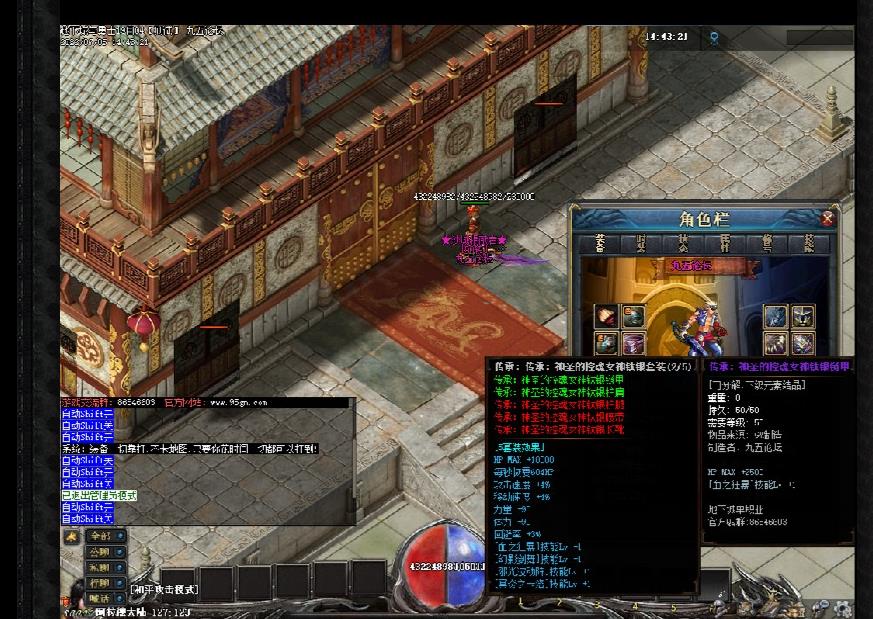Select the 喊话 shout channel
873x619 pixels.
[x=102, y=598]
